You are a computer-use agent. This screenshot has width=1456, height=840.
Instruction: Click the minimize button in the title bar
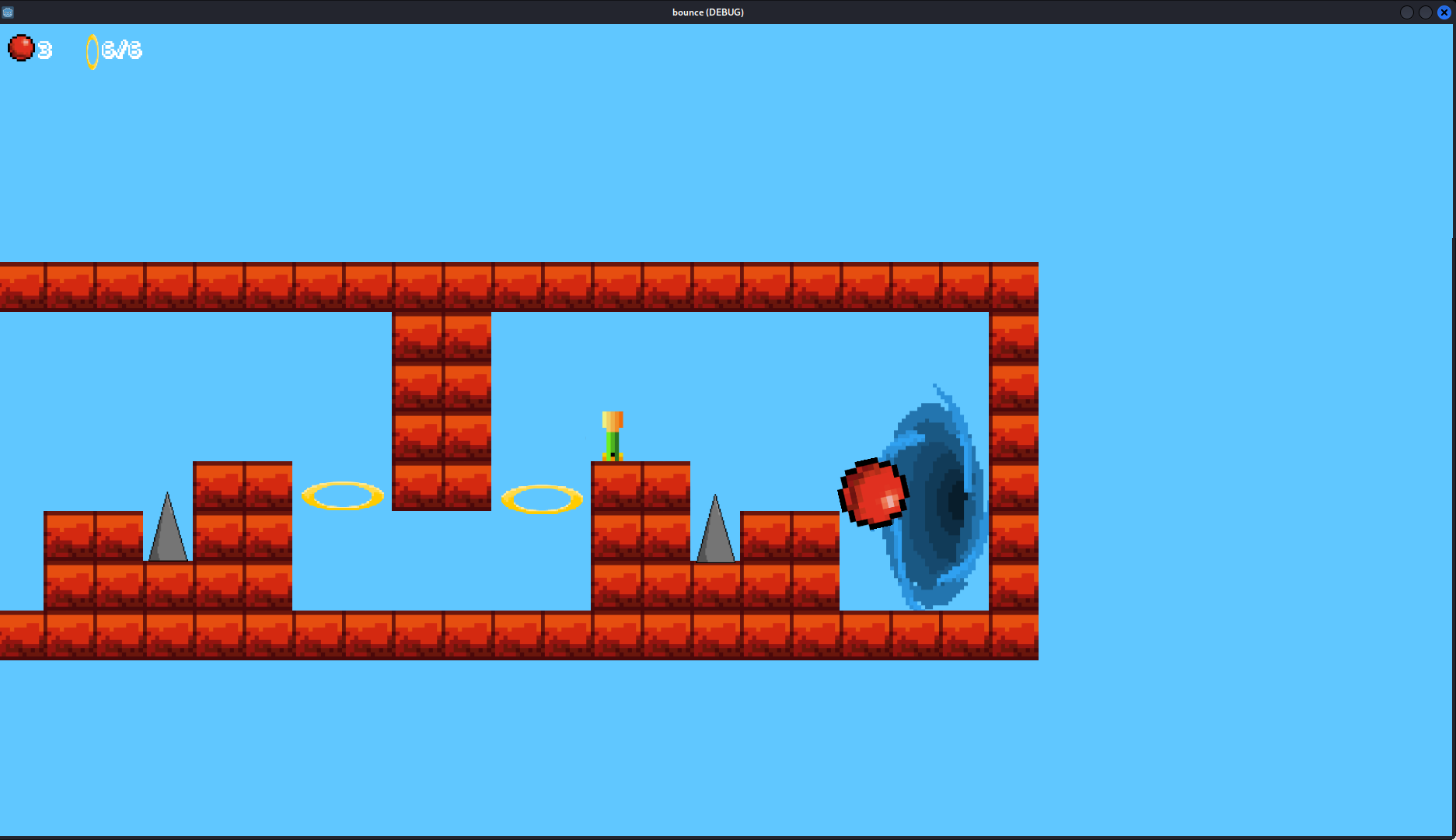[x=1407, y=12]
